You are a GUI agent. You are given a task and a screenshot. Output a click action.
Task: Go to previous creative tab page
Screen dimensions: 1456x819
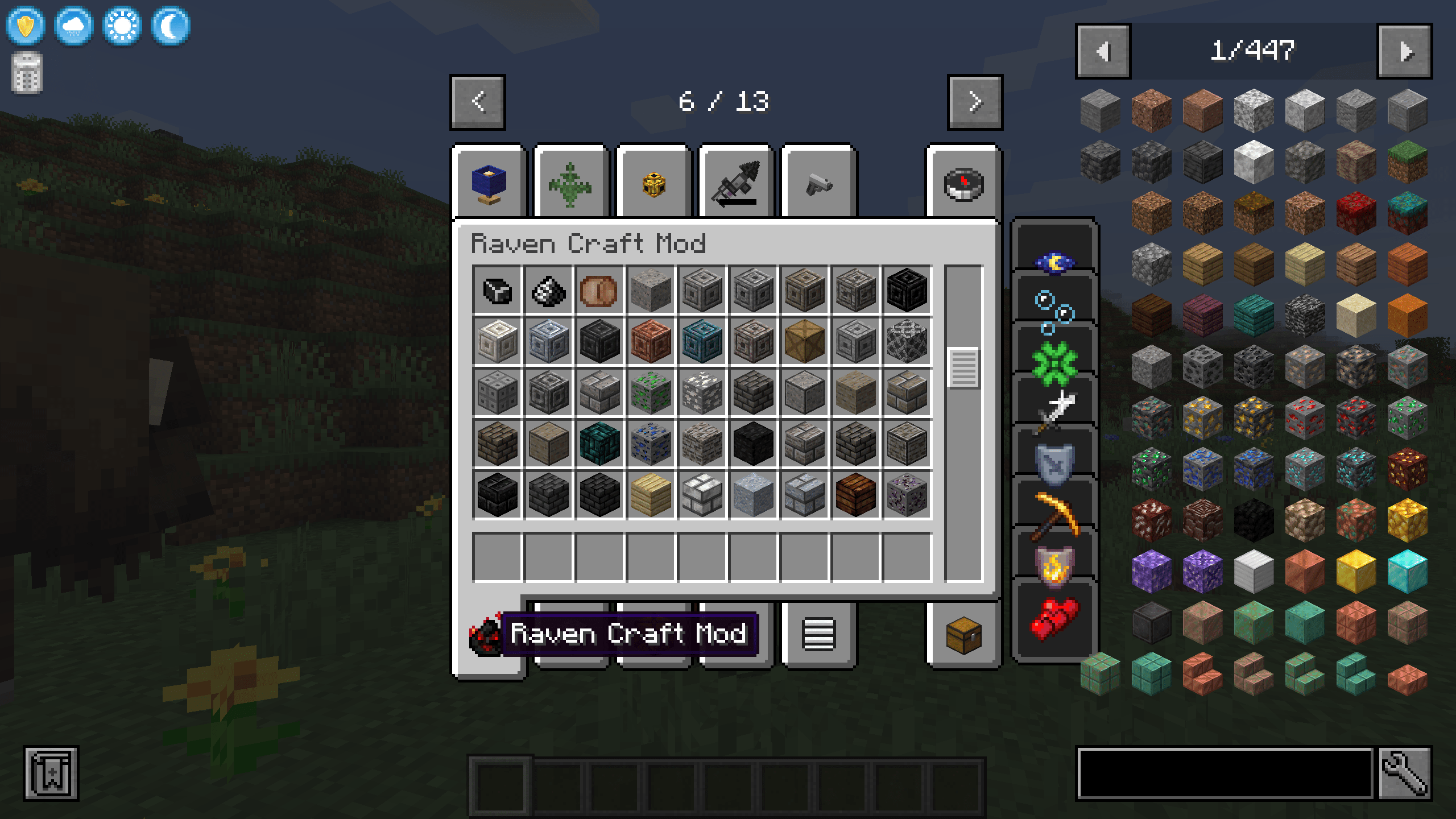[478, 102]
